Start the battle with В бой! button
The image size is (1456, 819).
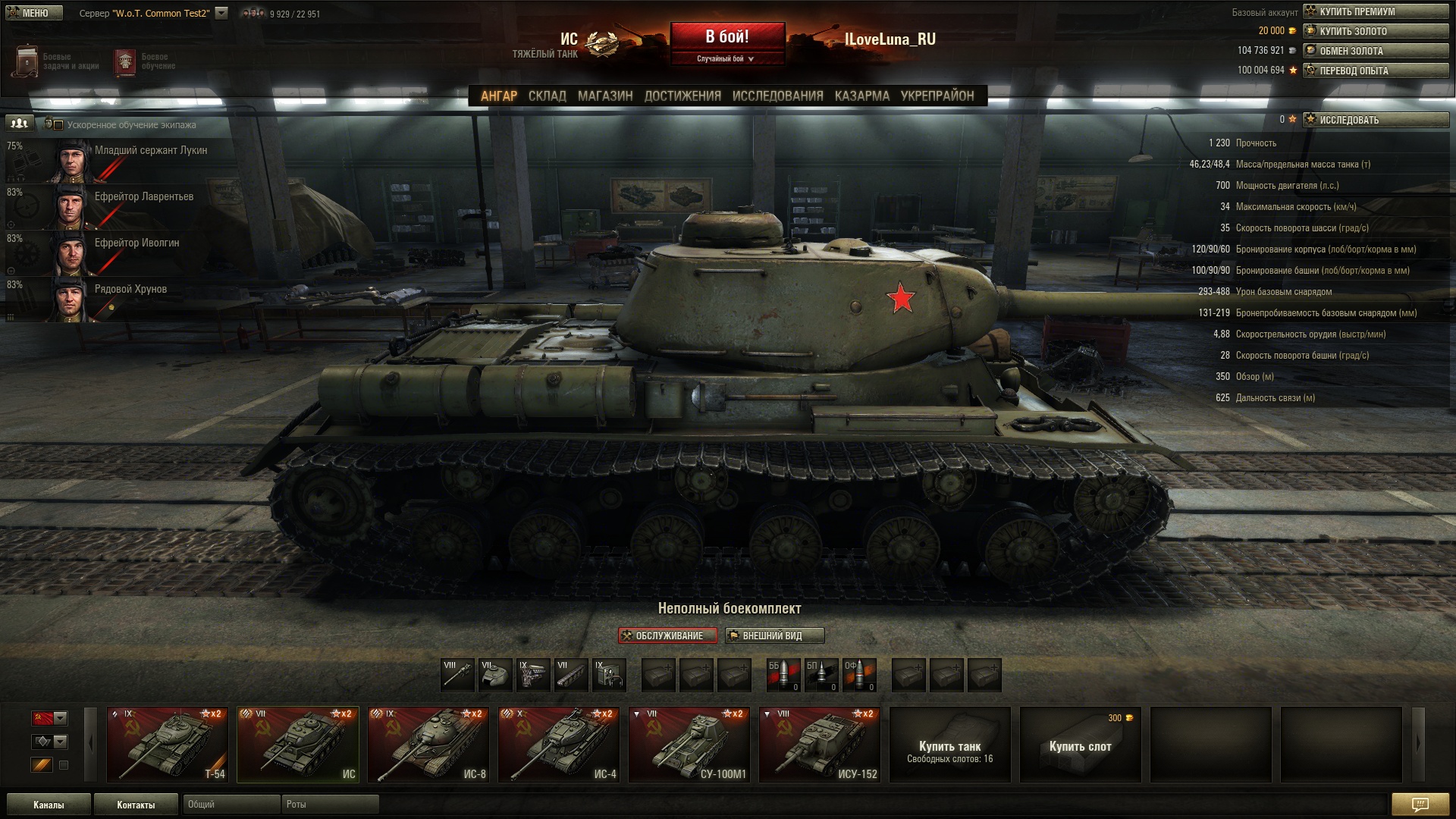[x=726, y=36]
